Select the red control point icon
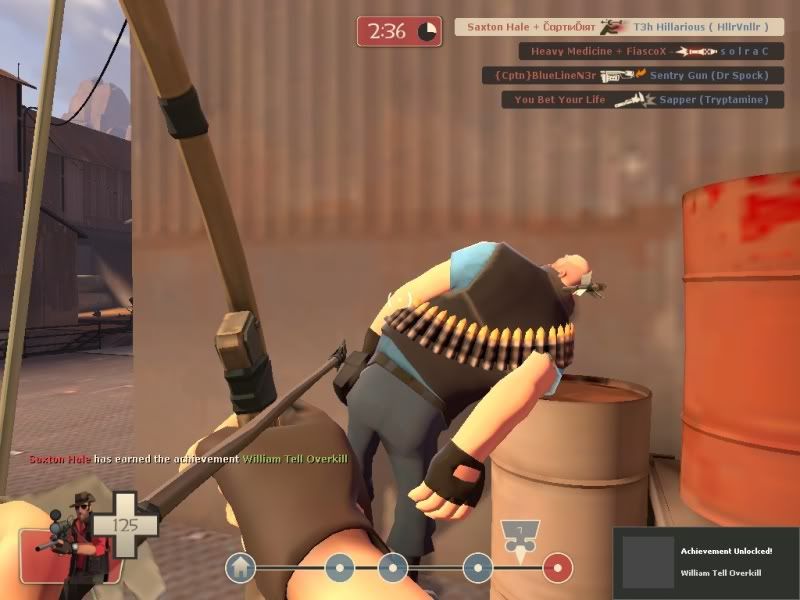 click(557, 568)
